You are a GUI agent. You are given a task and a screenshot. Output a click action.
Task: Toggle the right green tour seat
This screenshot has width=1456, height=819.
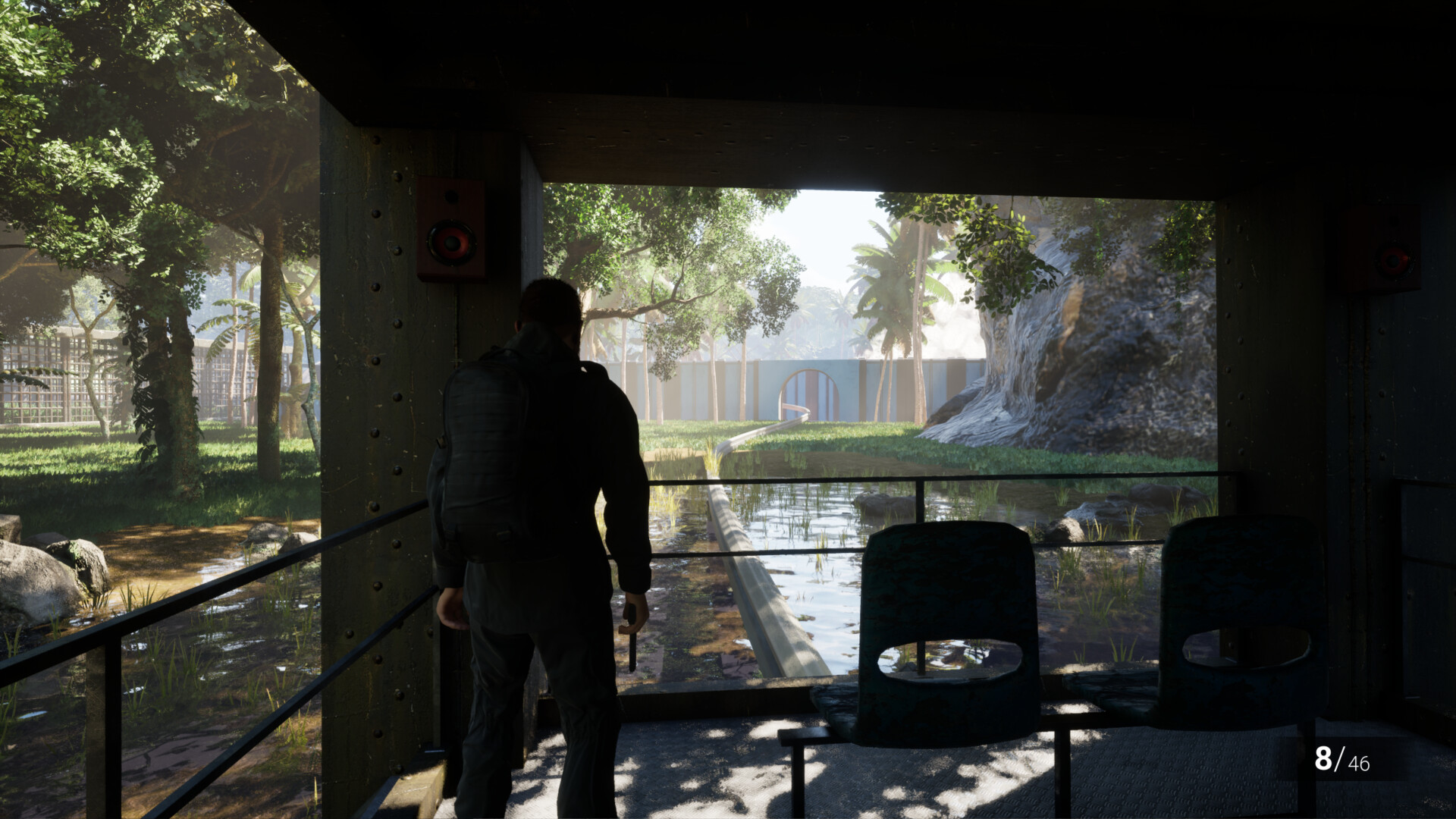1244,607
